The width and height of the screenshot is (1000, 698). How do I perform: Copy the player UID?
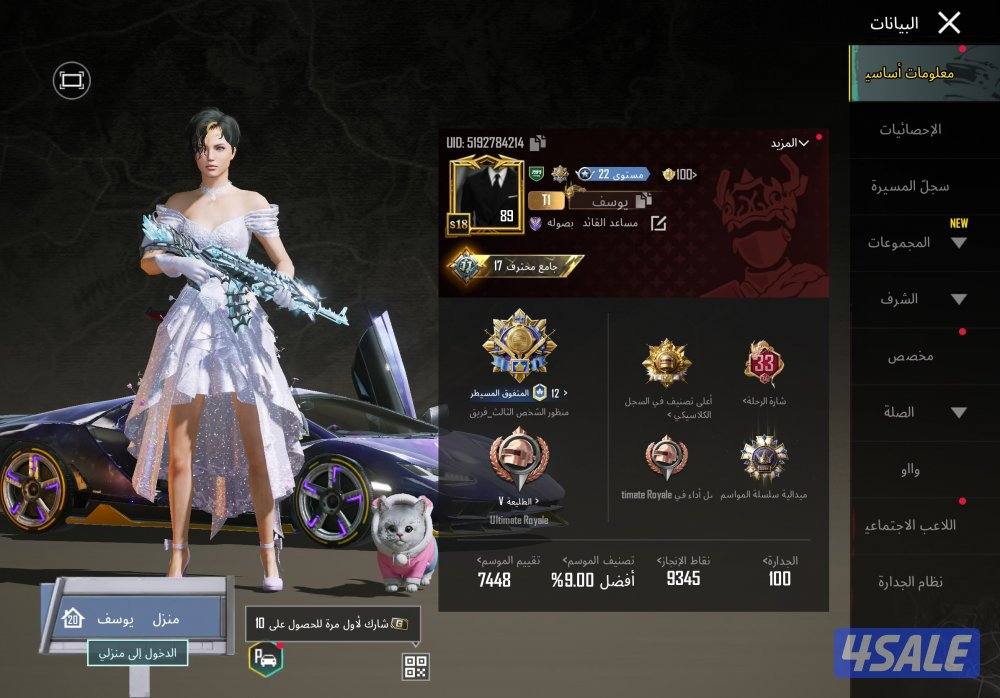(538, 143)
